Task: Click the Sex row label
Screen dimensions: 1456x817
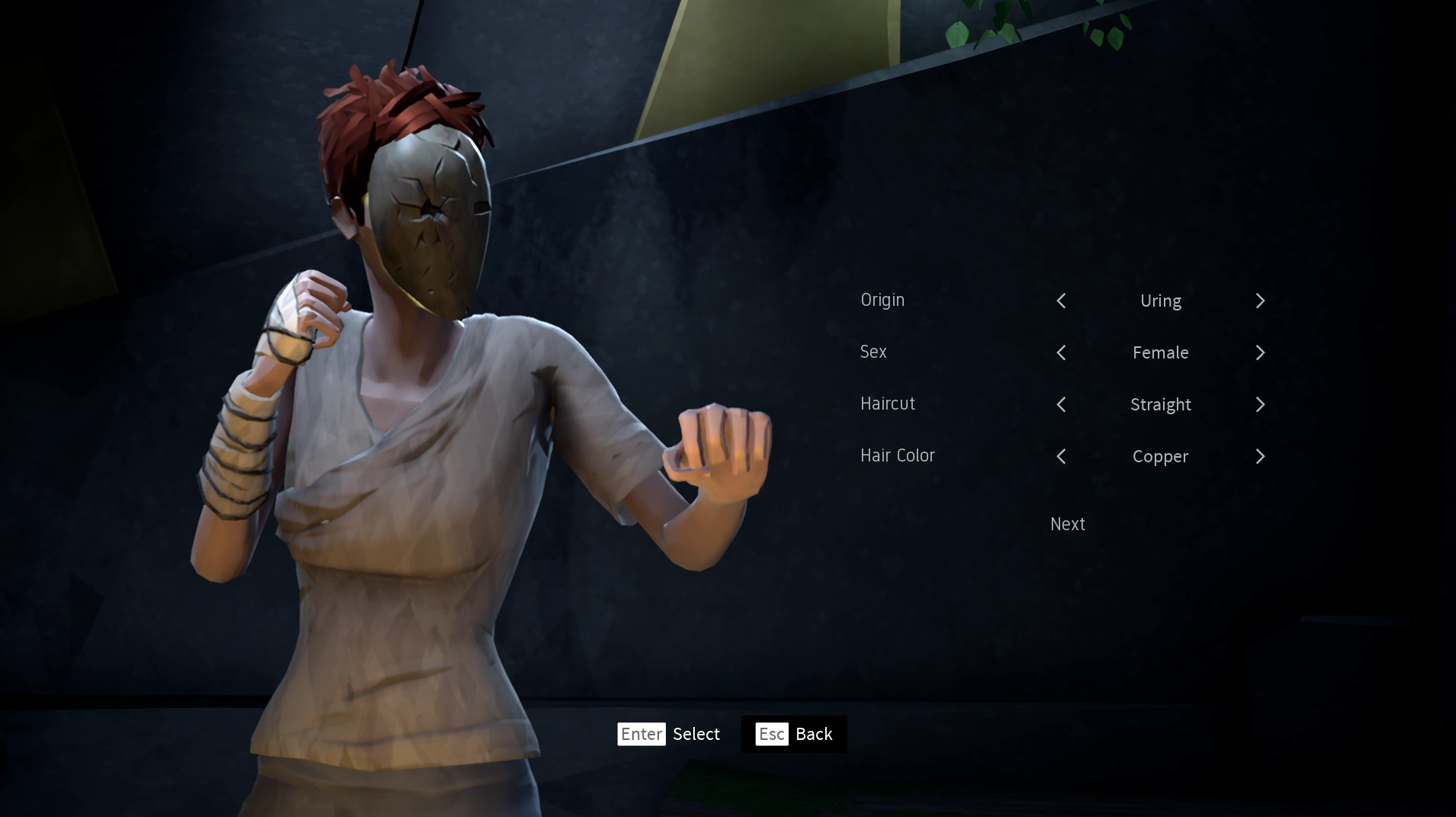Action: [x=873, y=352]
